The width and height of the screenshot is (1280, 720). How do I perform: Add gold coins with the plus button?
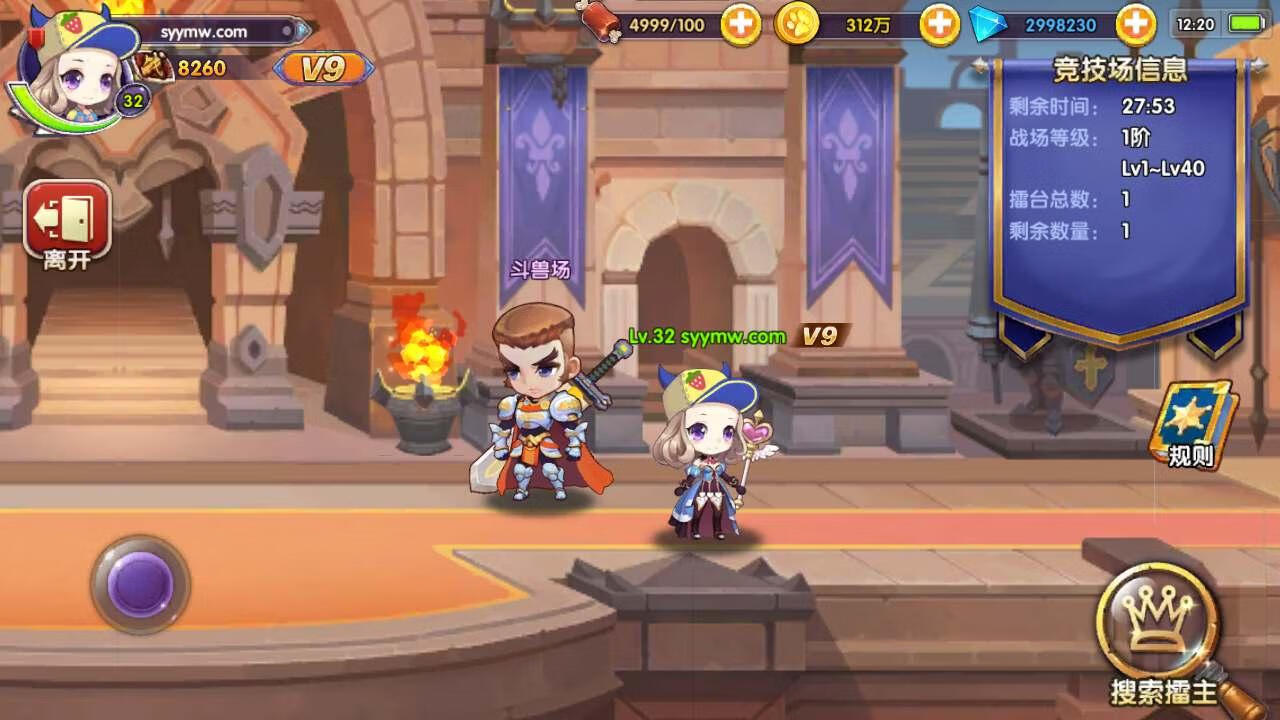pos(939,25)
